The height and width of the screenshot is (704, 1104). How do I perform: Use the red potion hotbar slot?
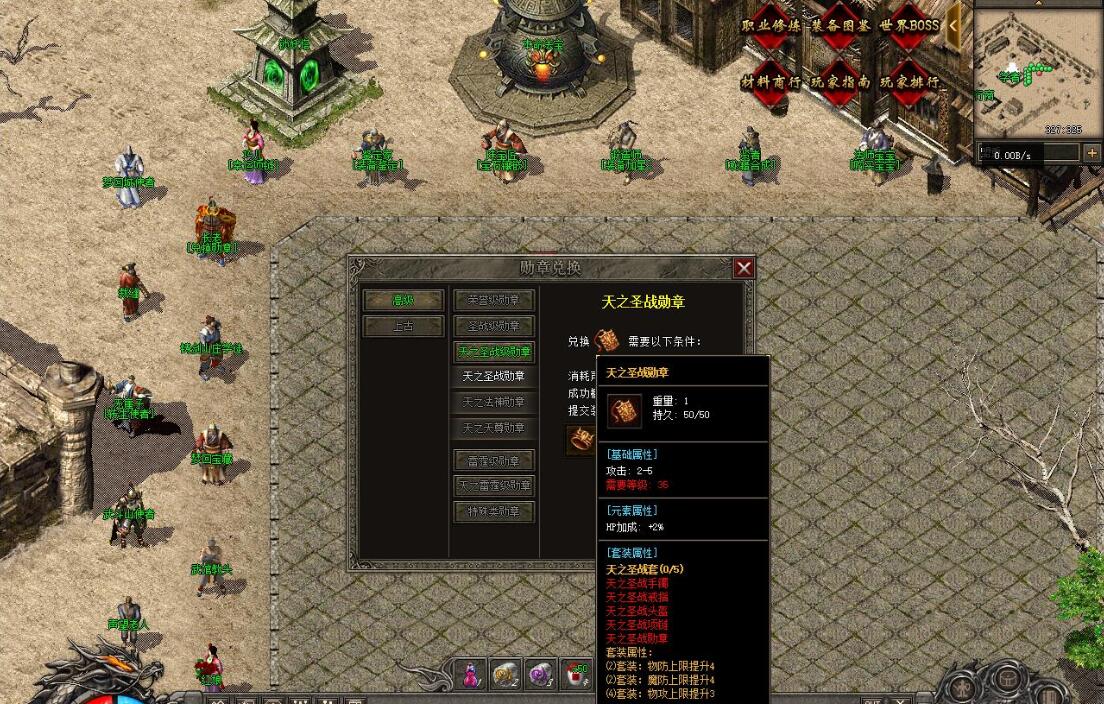470,676
